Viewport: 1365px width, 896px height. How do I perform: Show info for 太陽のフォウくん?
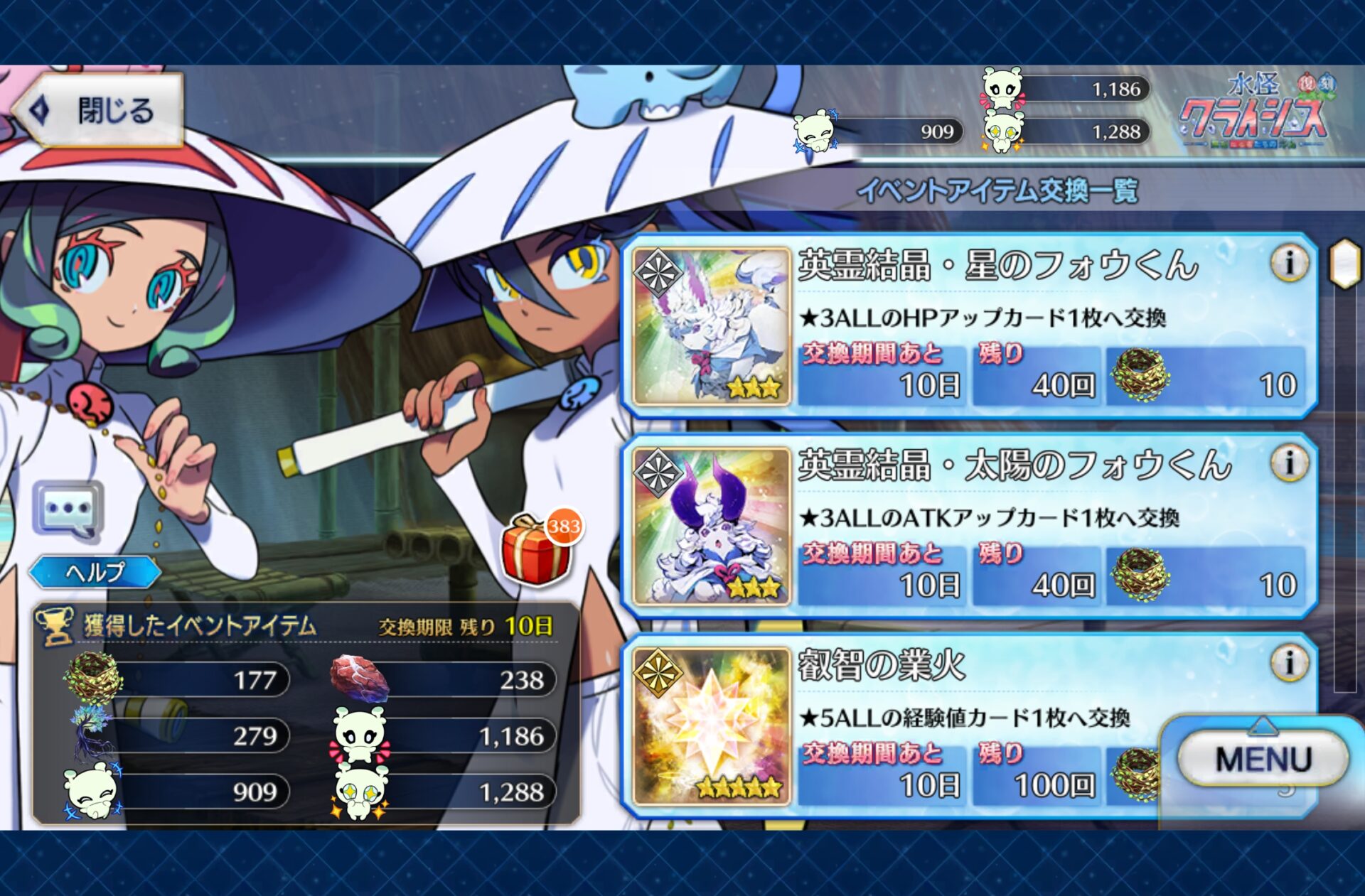(x=1288, y=463)
